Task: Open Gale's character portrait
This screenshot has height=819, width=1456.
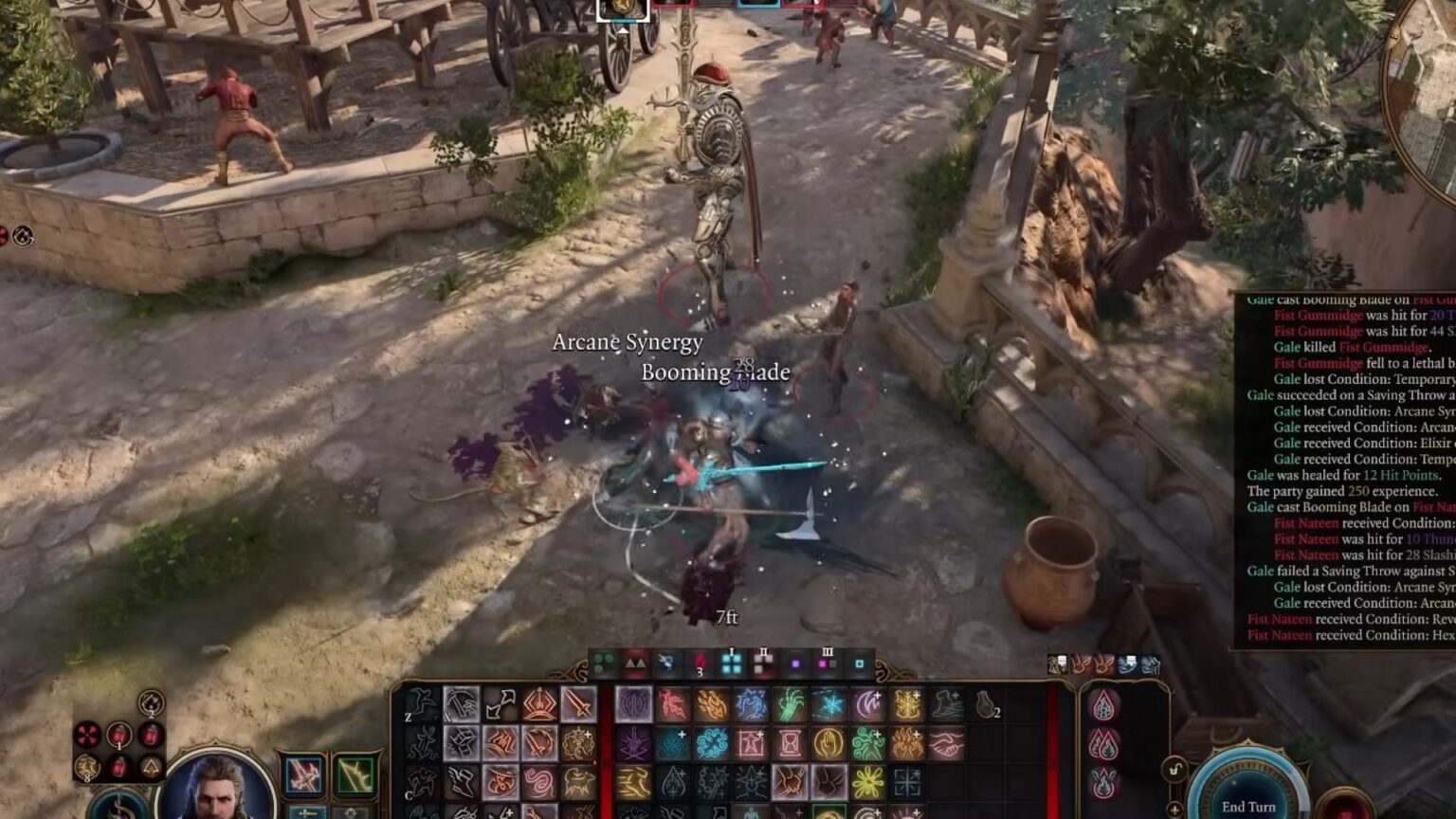Action: tap(218, 790)
